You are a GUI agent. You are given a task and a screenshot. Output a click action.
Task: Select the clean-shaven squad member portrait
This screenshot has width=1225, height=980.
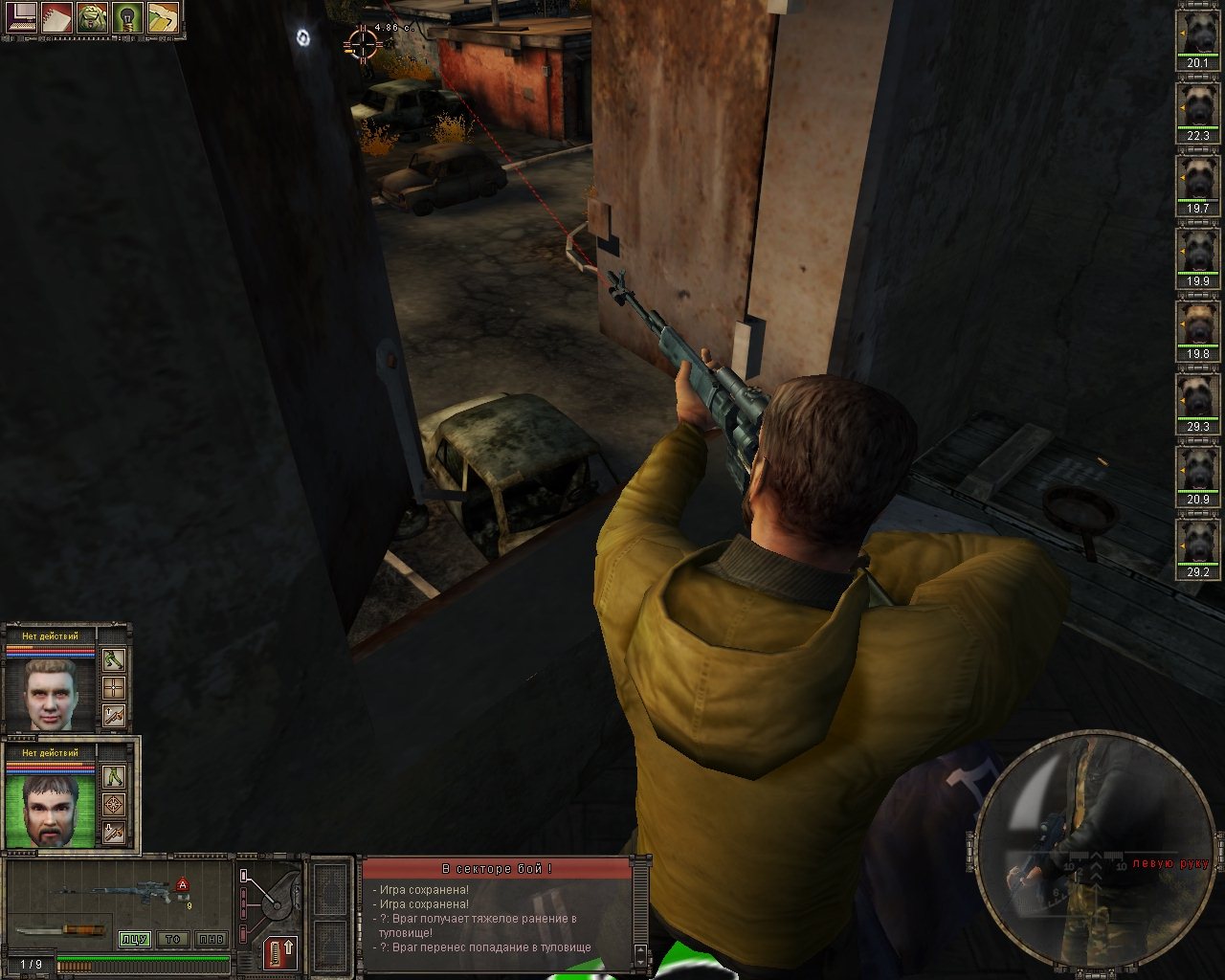tap(50, 693)
